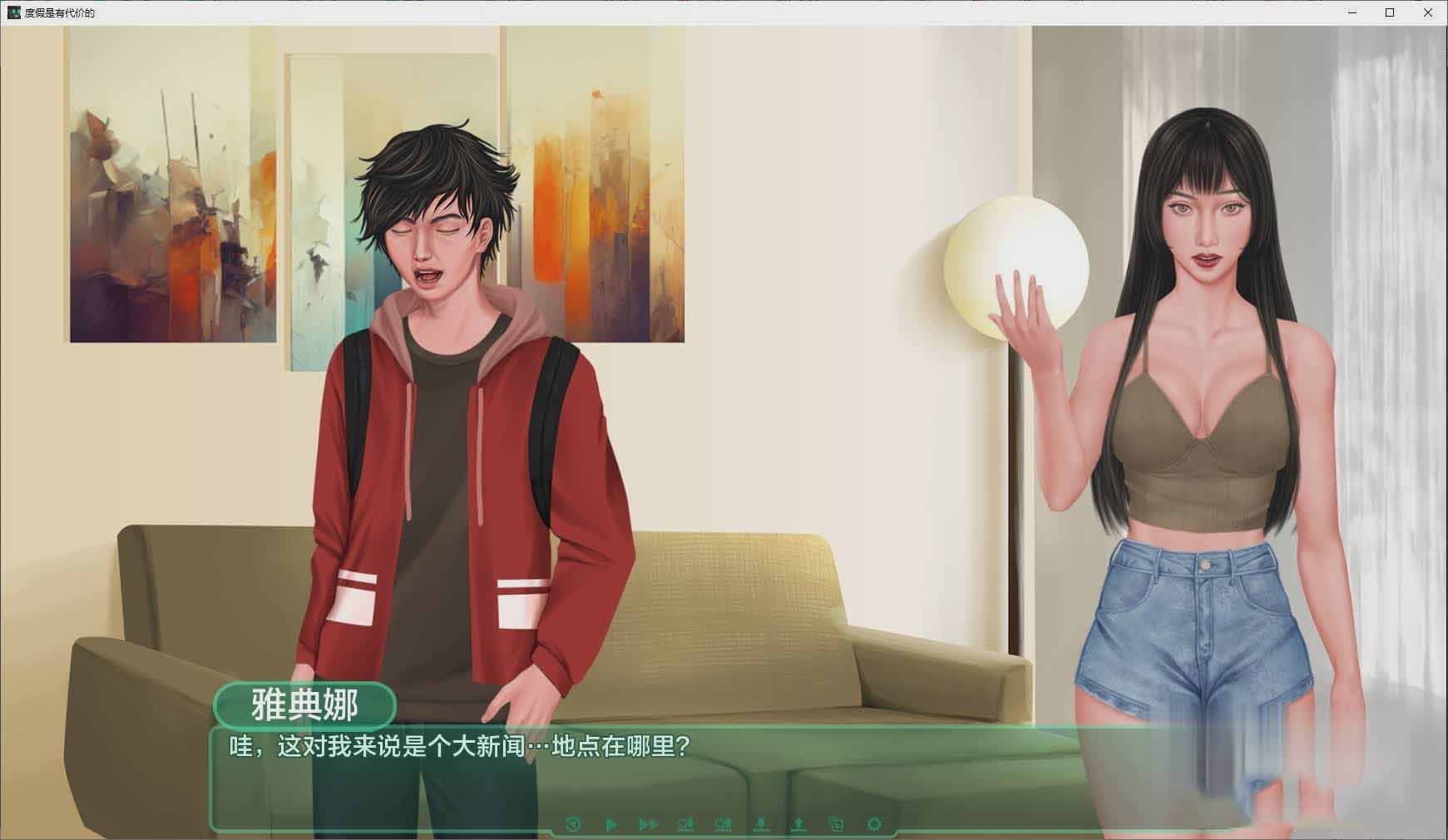This screenshot has width=1448, height=840.
Task: Click the window title 度假是有代价的
Action: coord(58,12)
